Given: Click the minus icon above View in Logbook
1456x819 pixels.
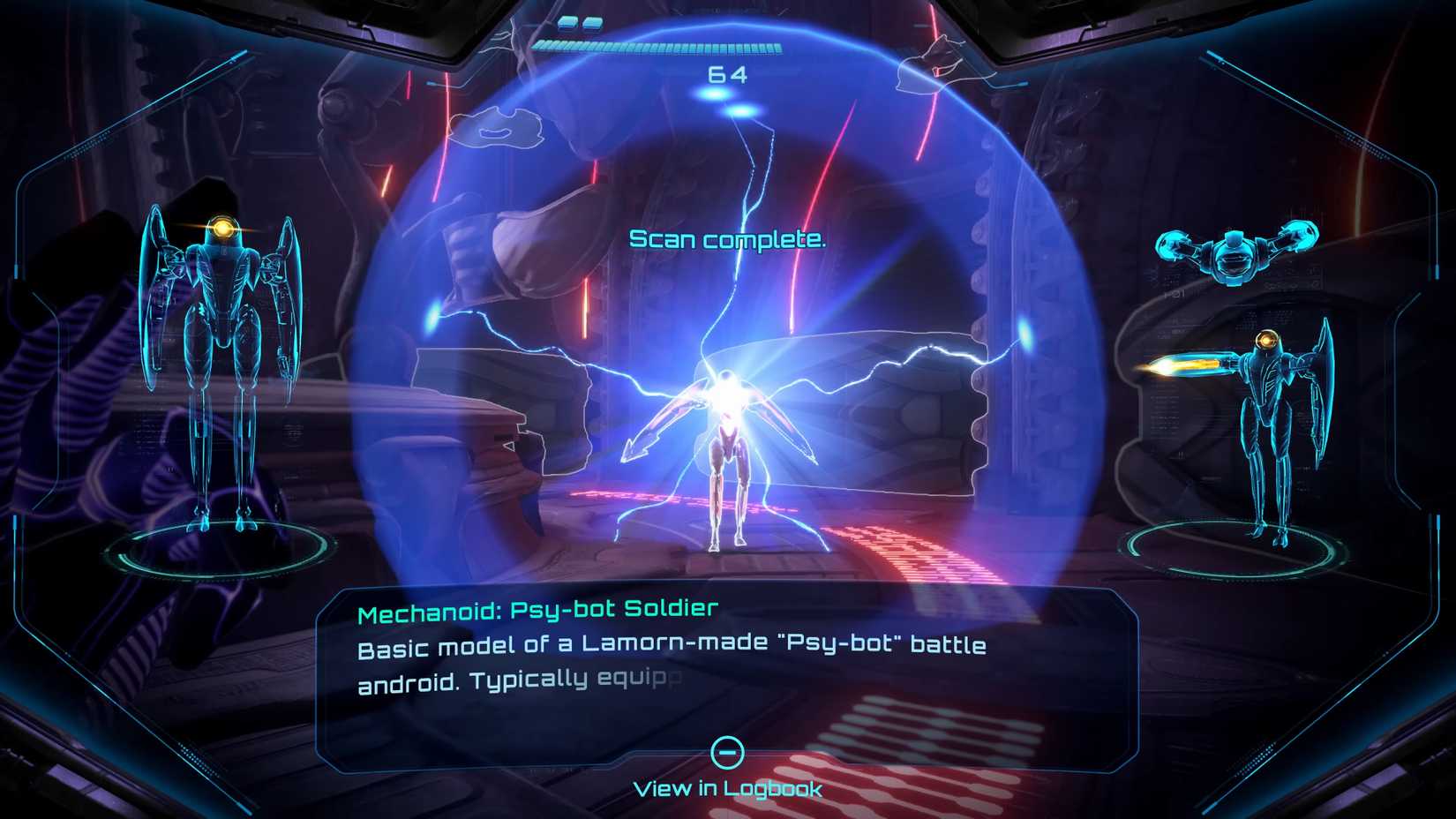Looking at the screenshot, I should (x=728, y=751).
